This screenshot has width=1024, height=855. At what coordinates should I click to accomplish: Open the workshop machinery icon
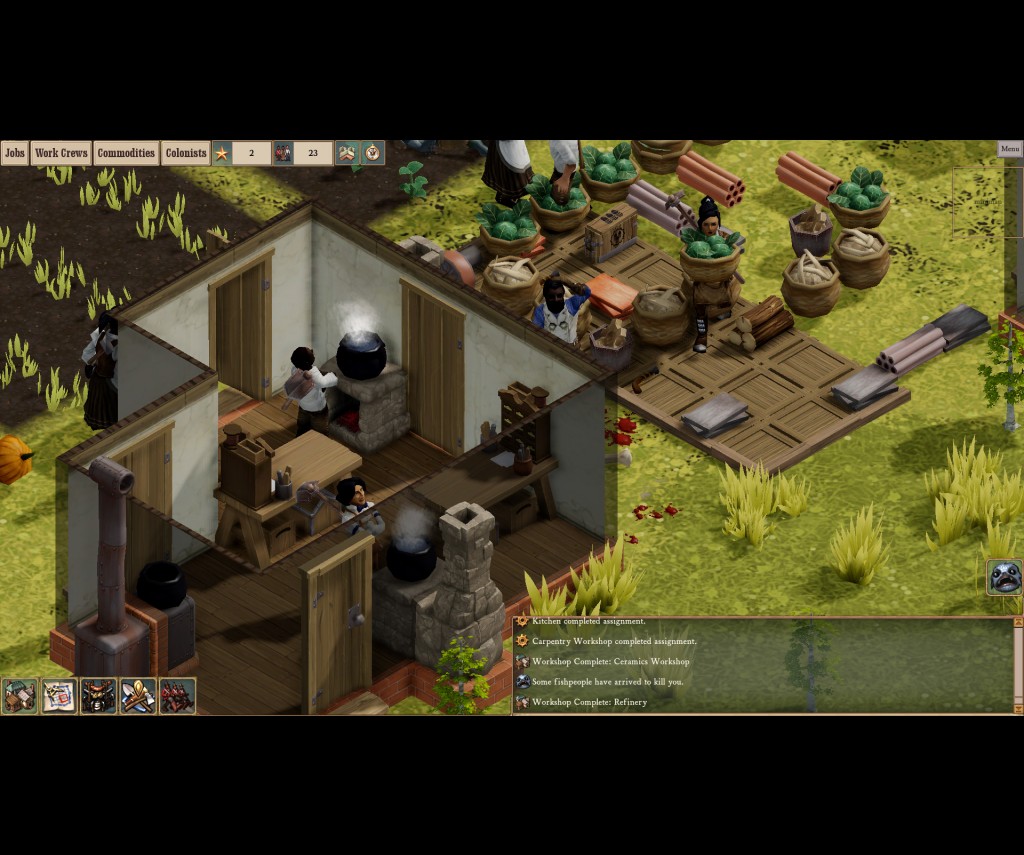tap(98, 696)
